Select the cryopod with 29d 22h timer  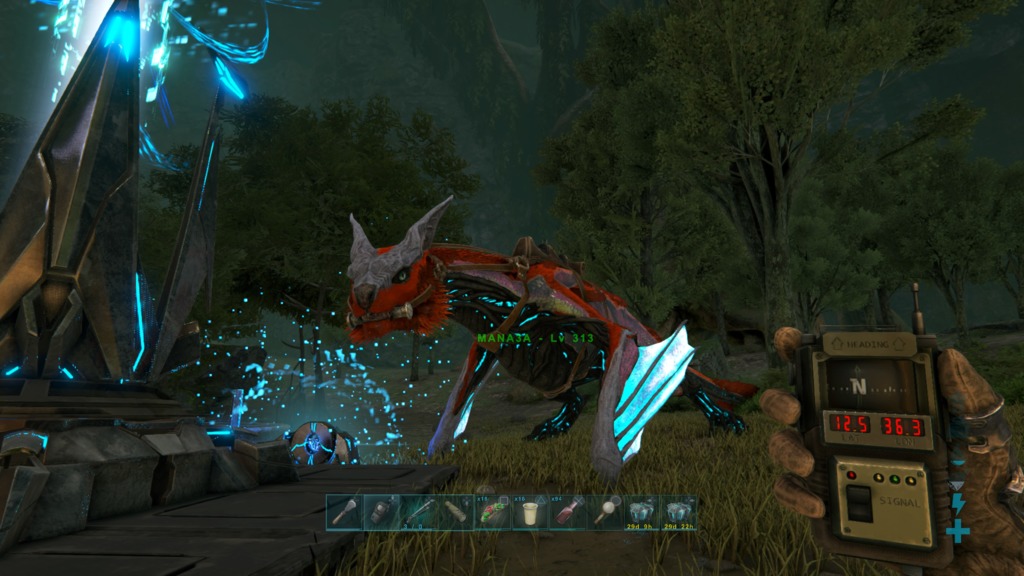coord(679,513)
